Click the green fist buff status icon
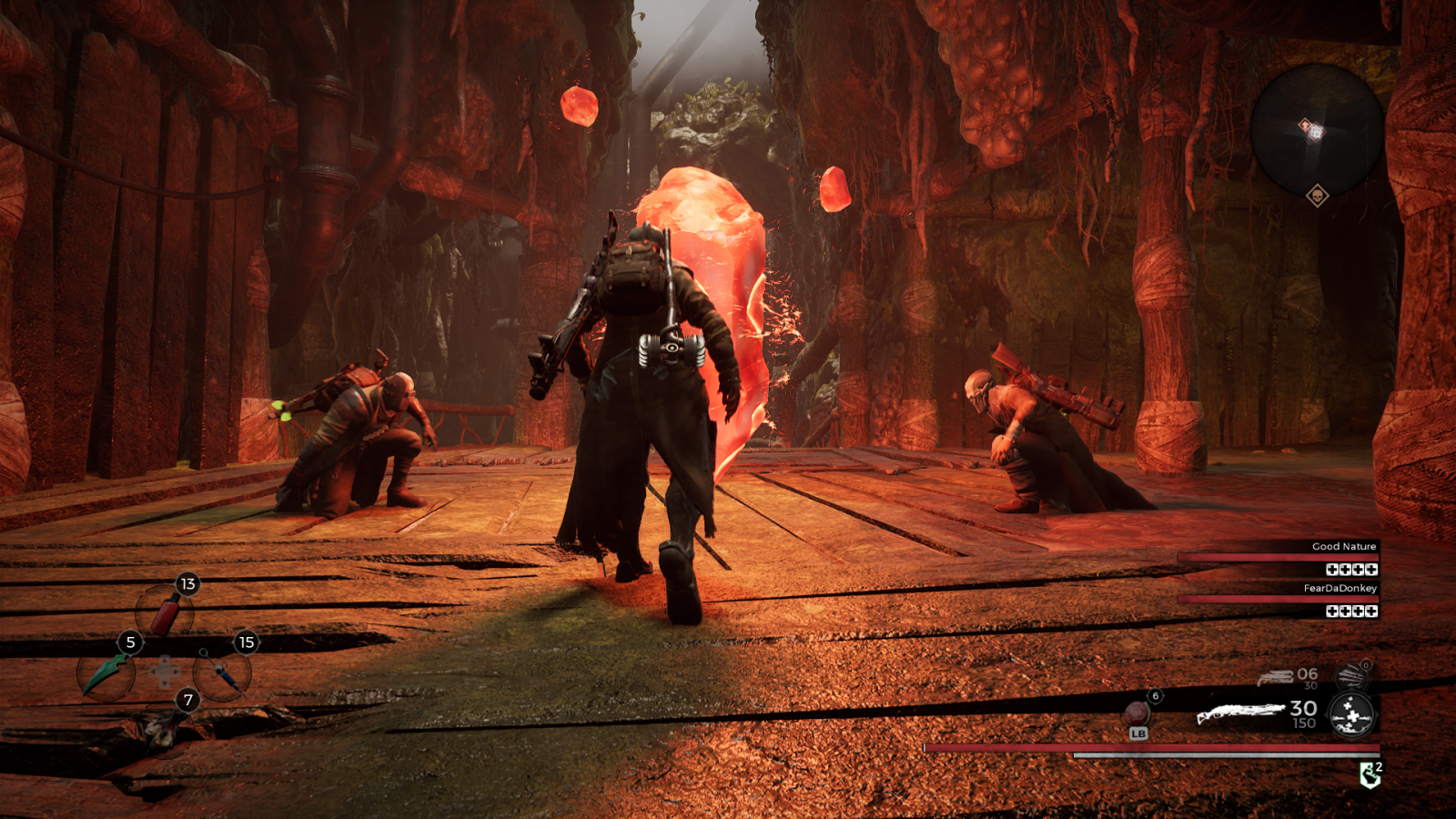Viewport: 1456px width, 819px height. pos(1370,775)
